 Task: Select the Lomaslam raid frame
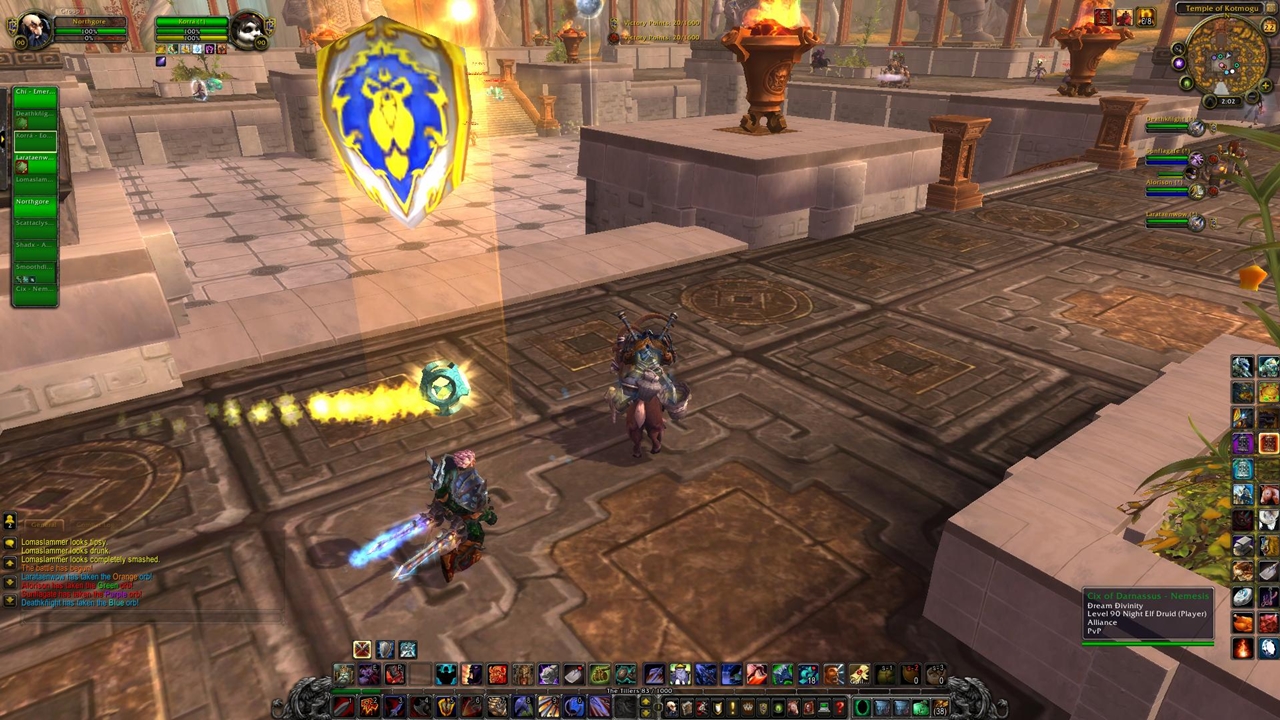pos(35,180)
